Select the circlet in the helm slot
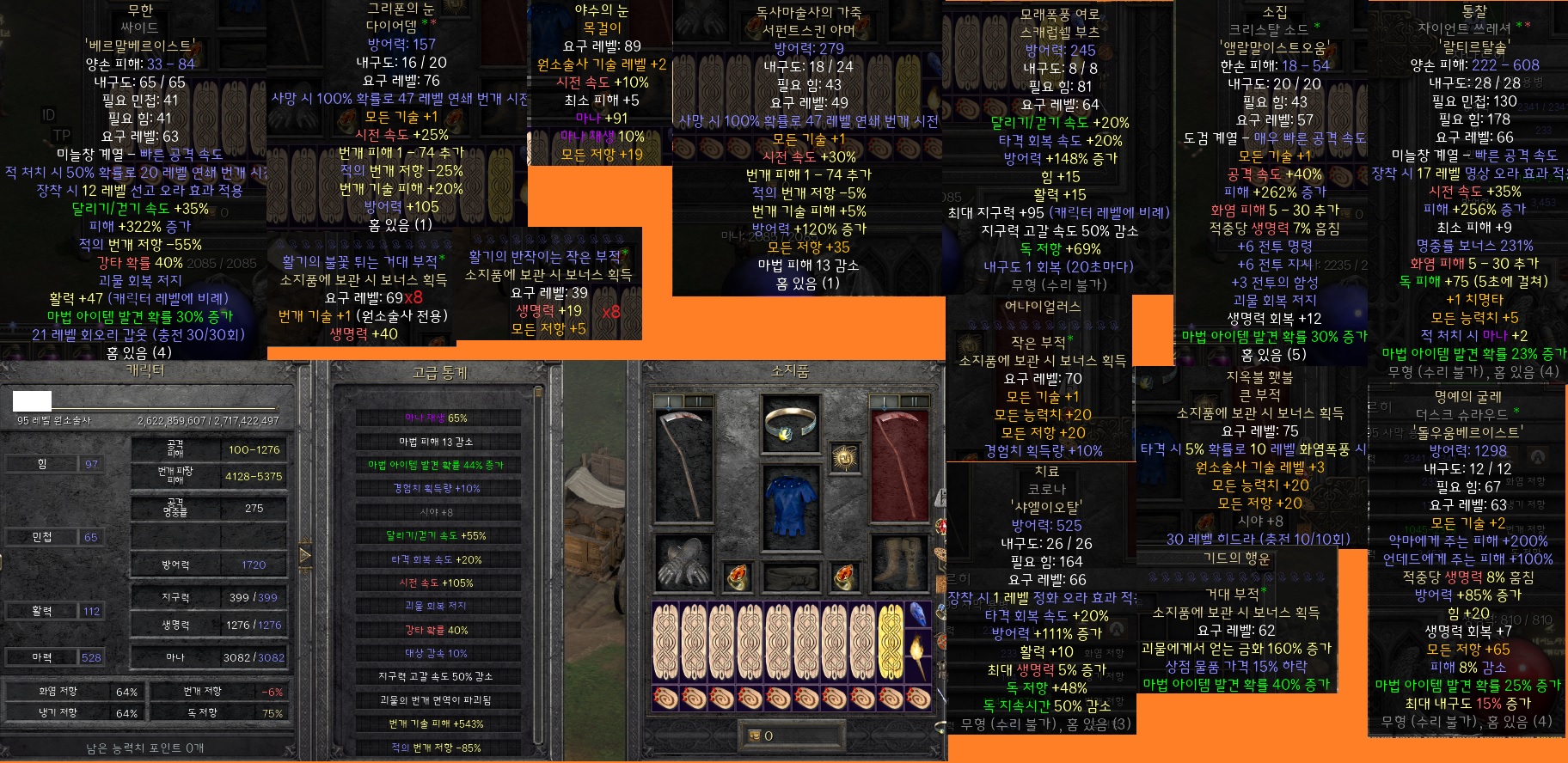Screen dimensions: 1568x763 click(791, 424)
